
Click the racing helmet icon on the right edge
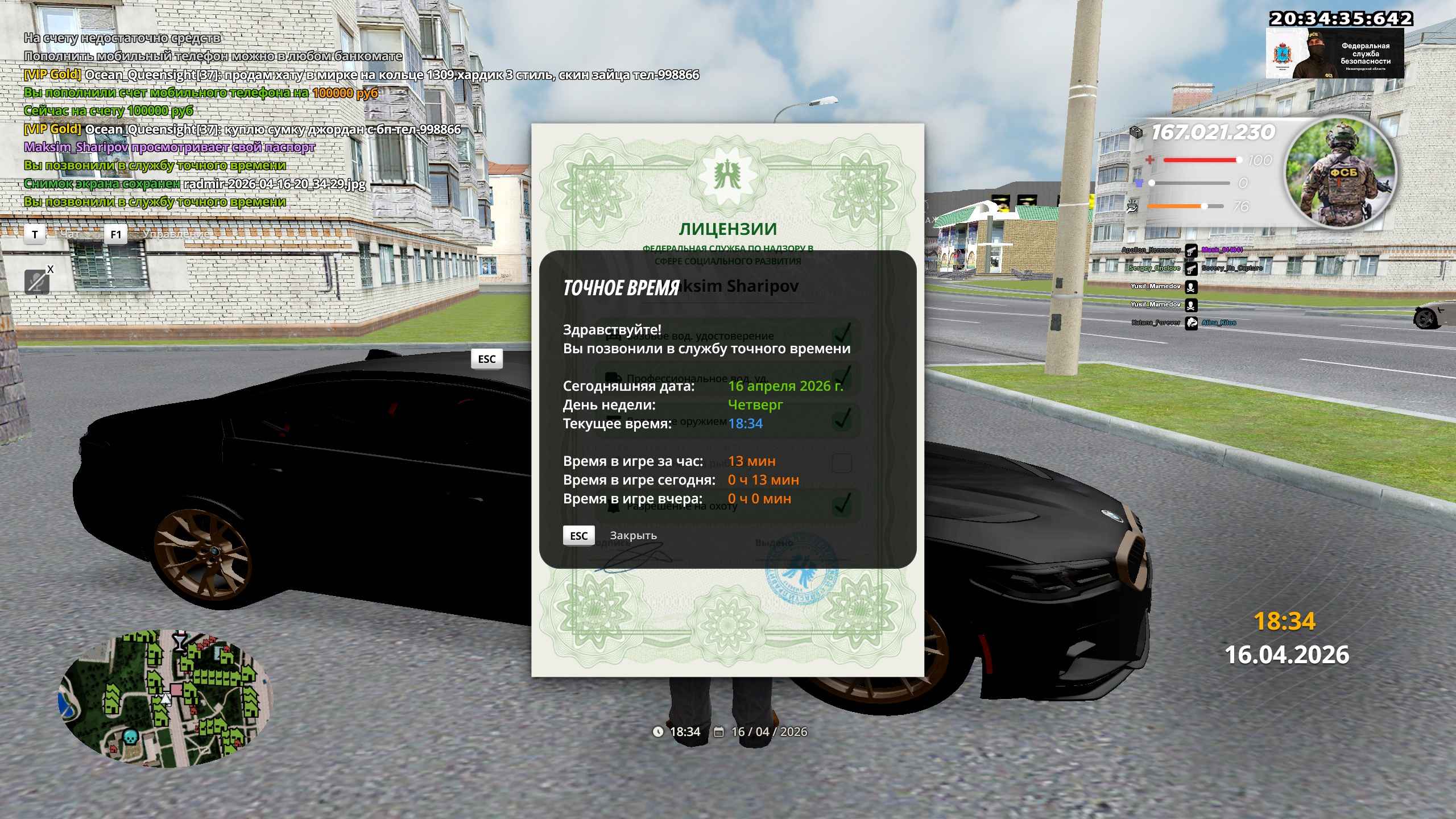pos(1427,317)
